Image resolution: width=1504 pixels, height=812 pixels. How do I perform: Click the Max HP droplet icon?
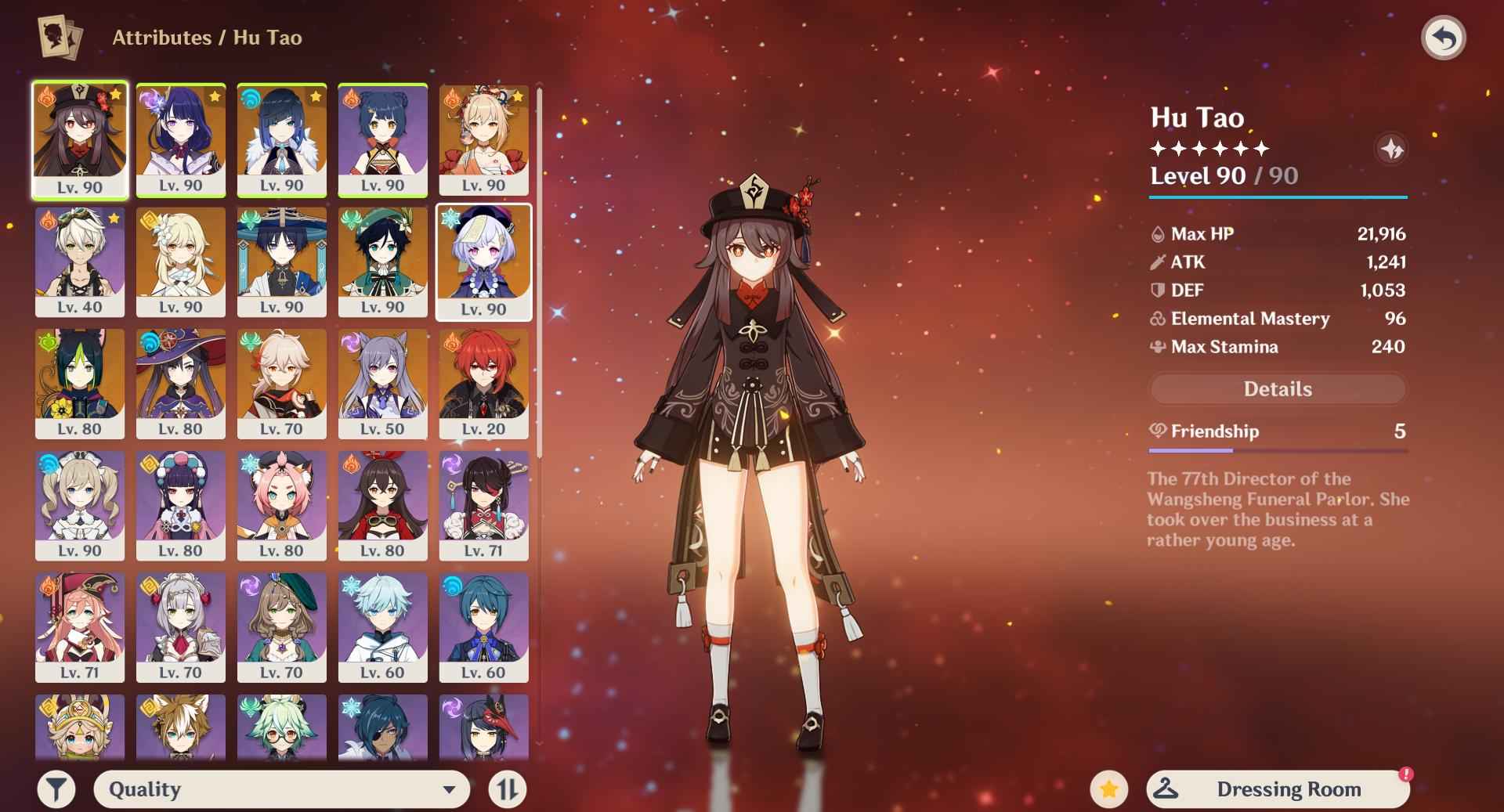tap(1157, 233)
